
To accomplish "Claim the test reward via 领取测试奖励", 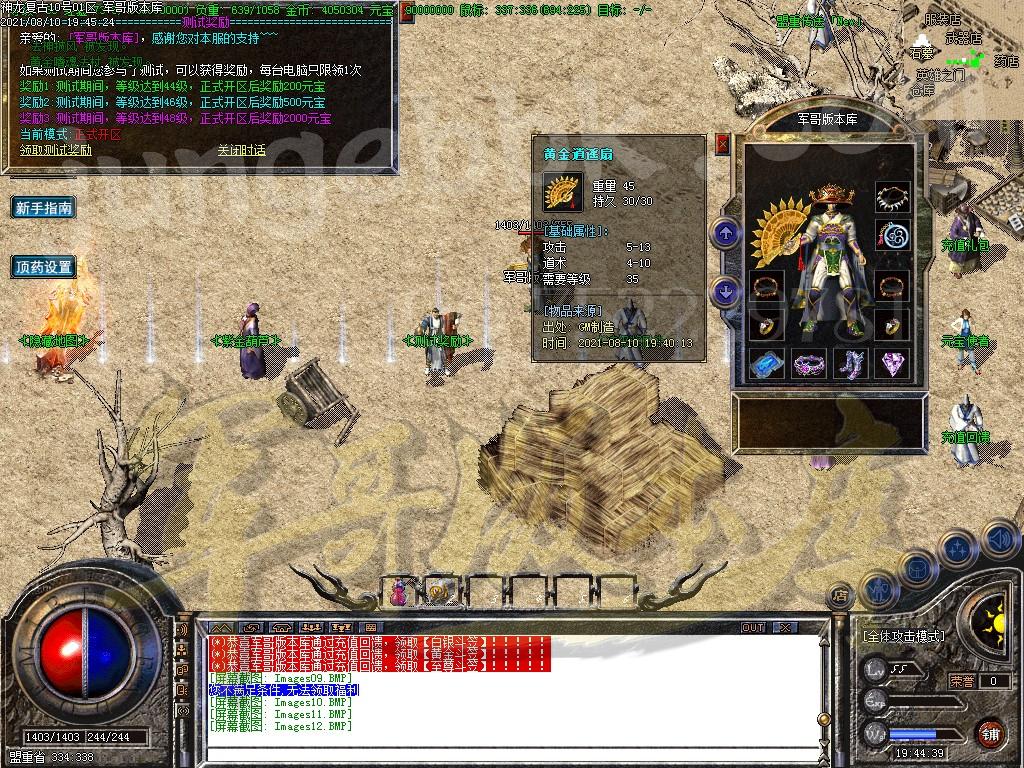I will [x=56, y=150].
